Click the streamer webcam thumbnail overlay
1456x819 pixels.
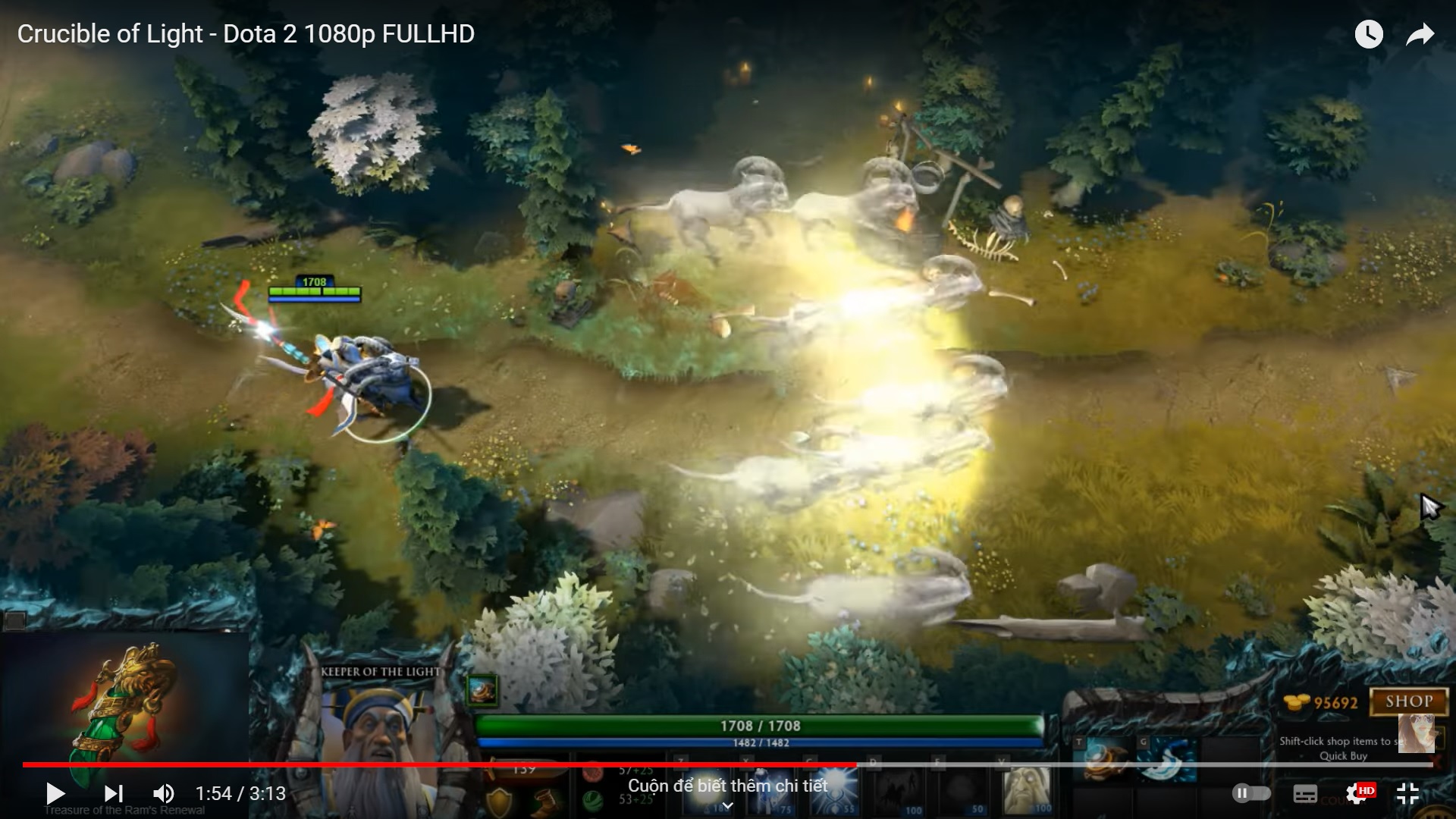1417,733
